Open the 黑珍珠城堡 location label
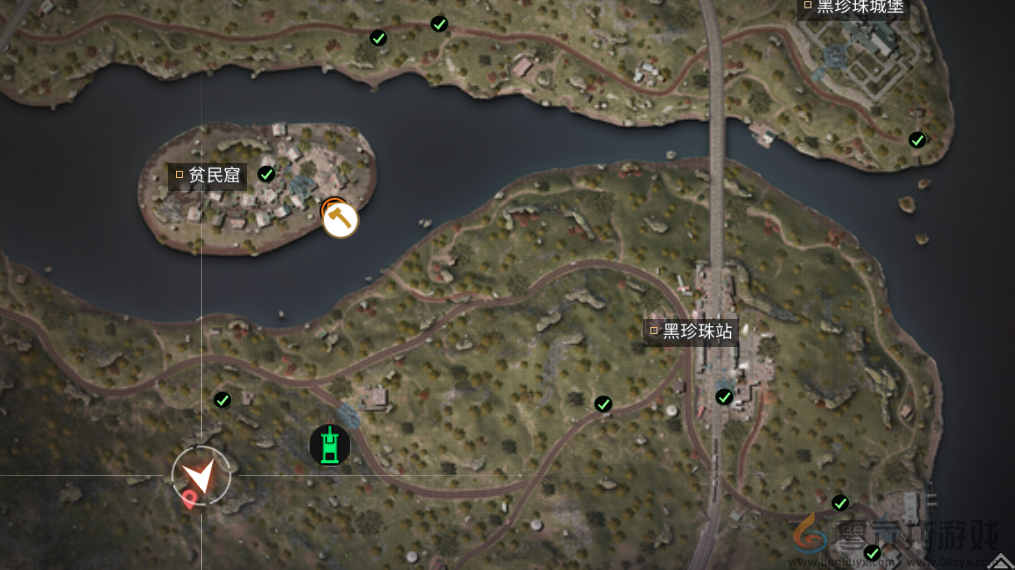The image size is (1015, 570). 853,7
